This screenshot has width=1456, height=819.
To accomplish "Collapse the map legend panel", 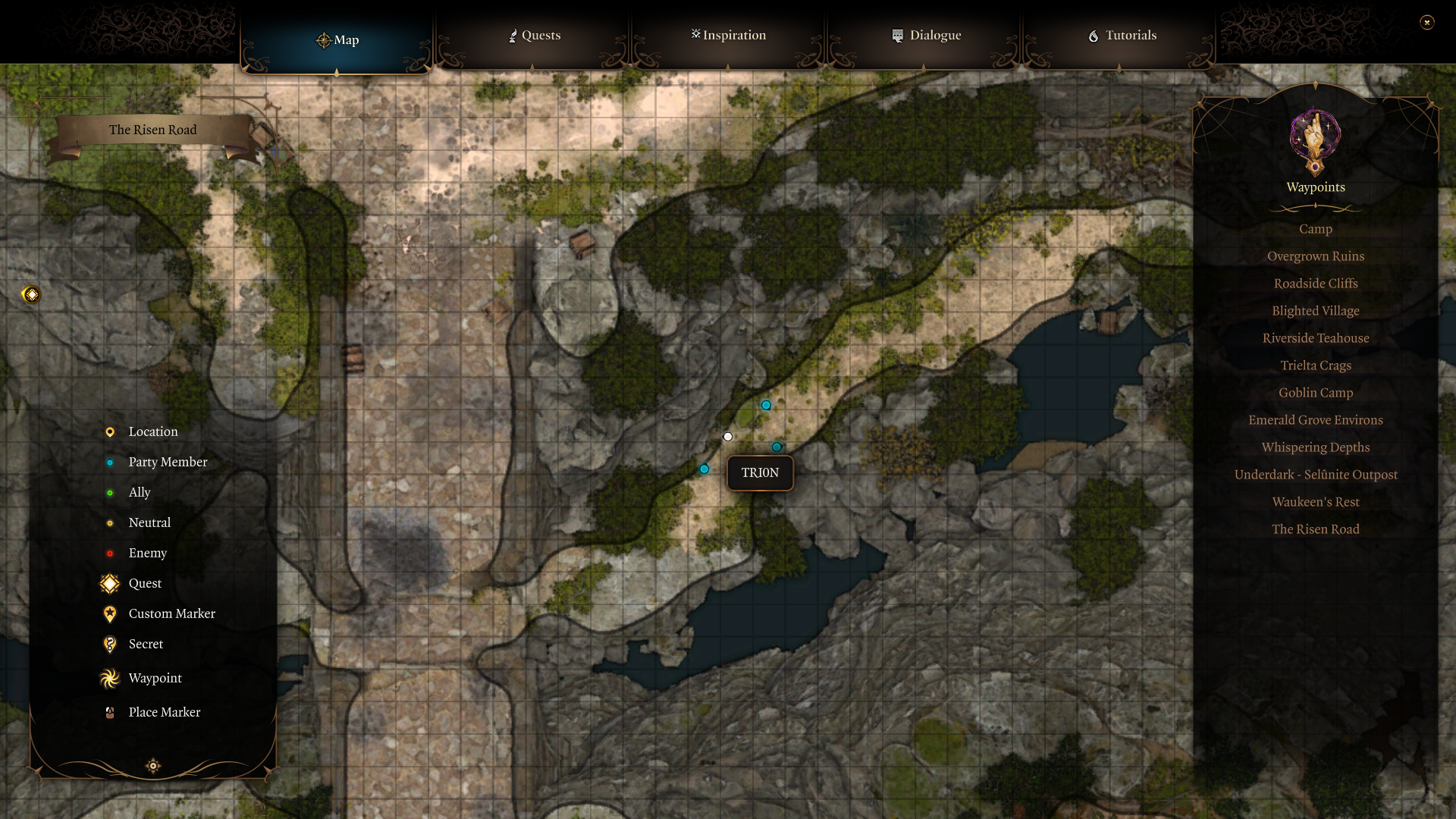I will click(x=153, y=766).
